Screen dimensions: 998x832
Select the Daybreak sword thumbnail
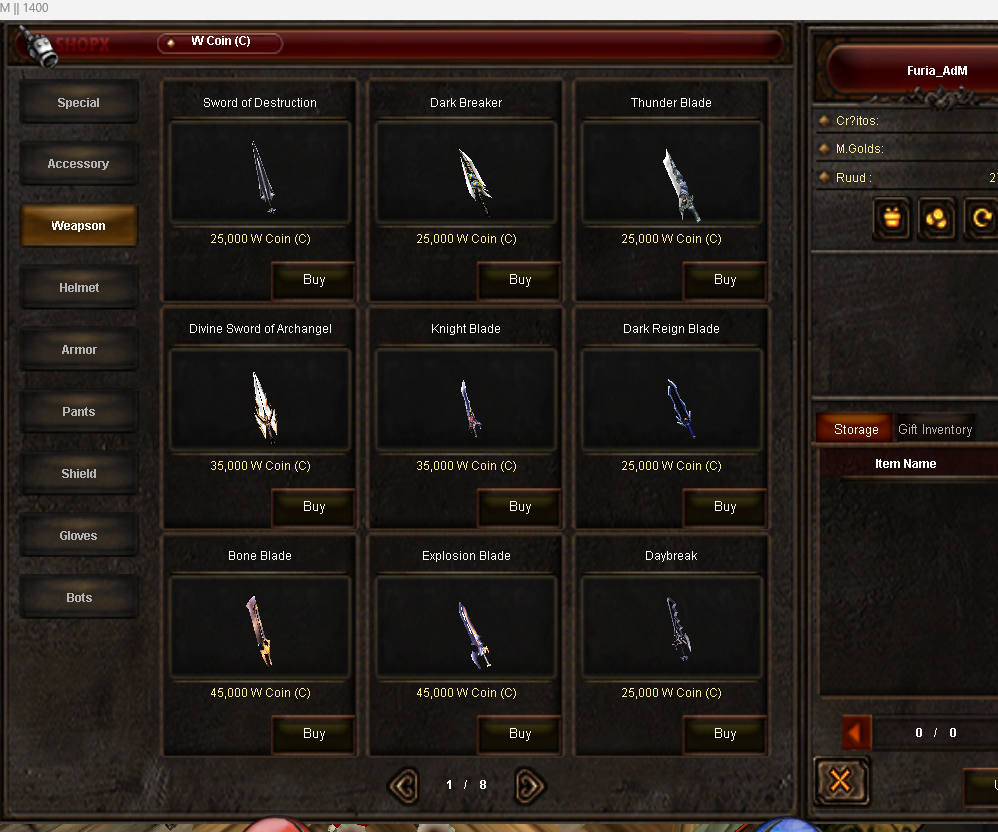[x=671, y=628]
